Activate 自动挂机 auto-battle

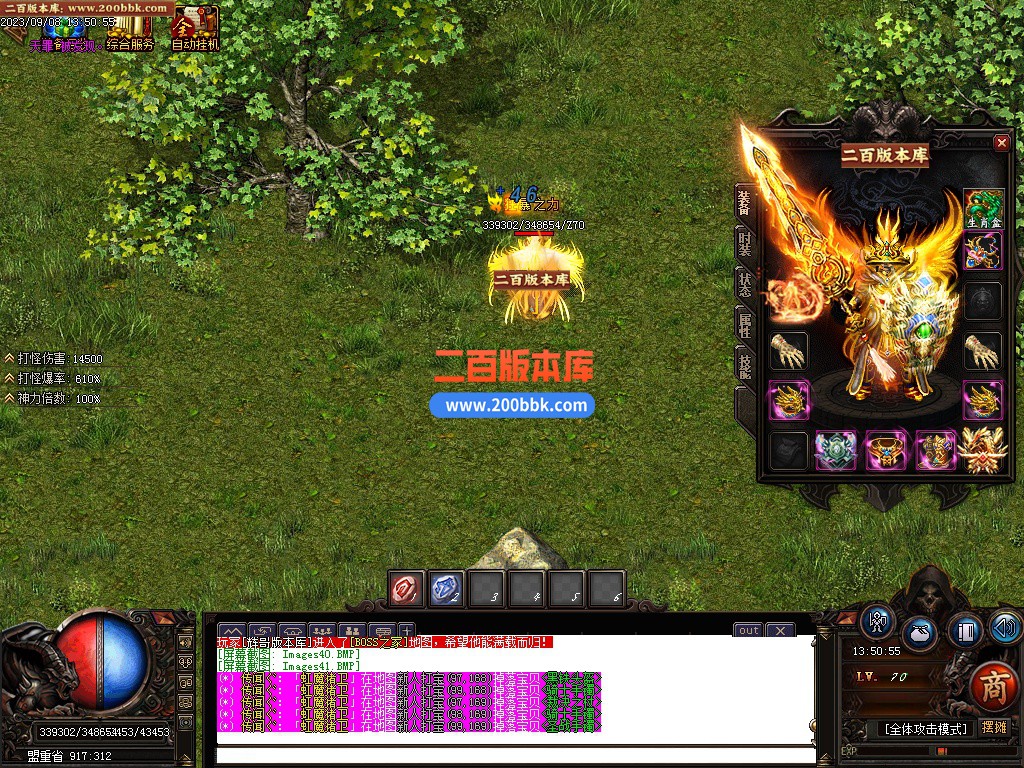[x=195, y=28]
